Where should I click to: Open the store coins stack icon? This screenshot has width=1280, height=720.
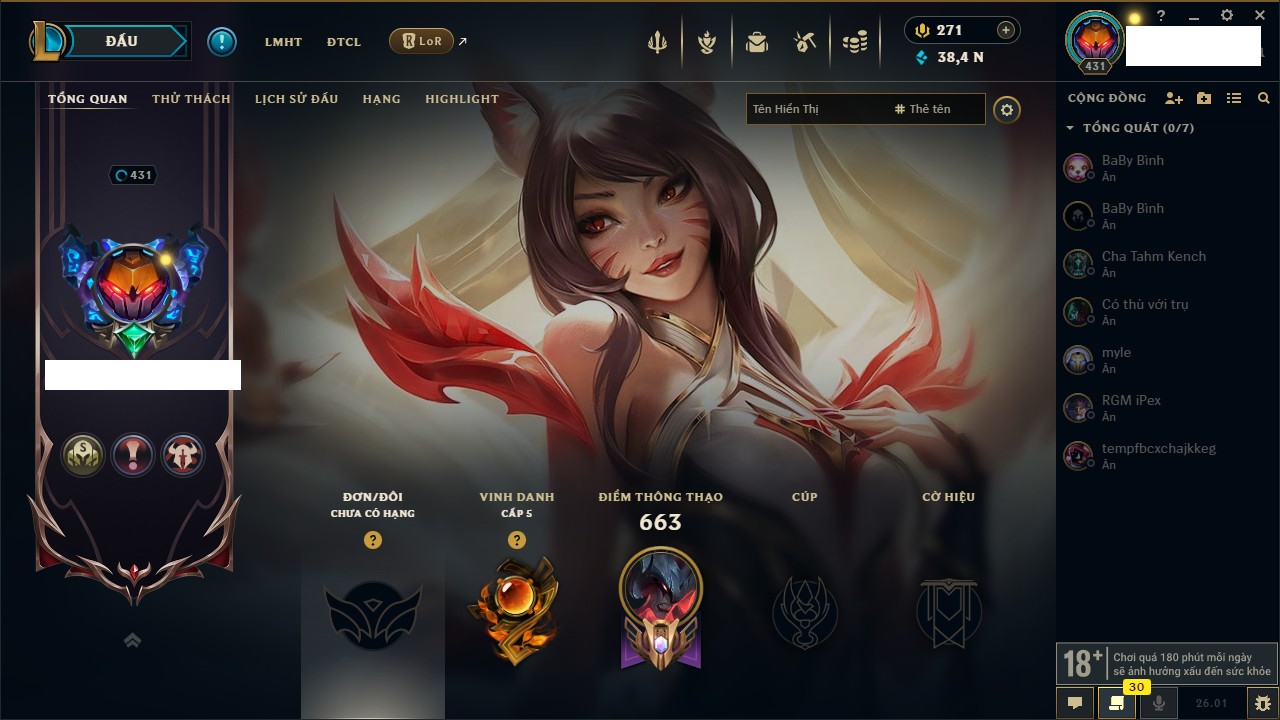click(x=854, y=42)
